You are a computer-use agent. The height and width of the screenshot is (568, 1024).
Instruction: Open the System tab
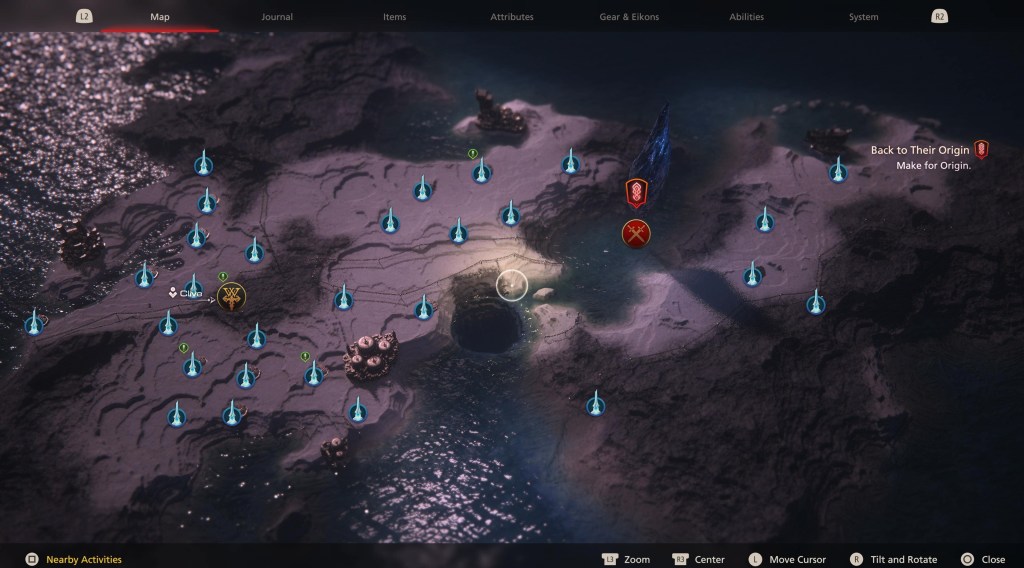(863, 17)
